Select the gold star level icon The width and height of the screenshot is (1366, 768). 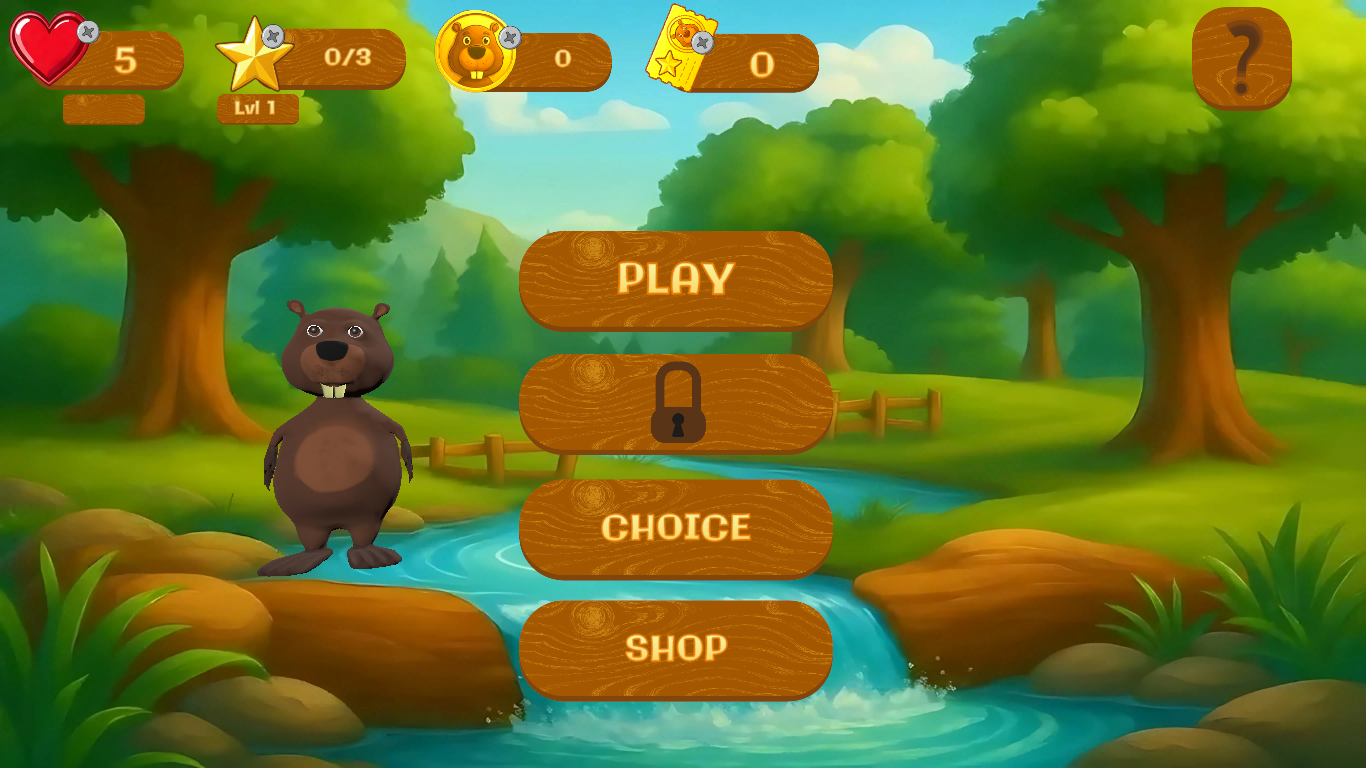255,55
